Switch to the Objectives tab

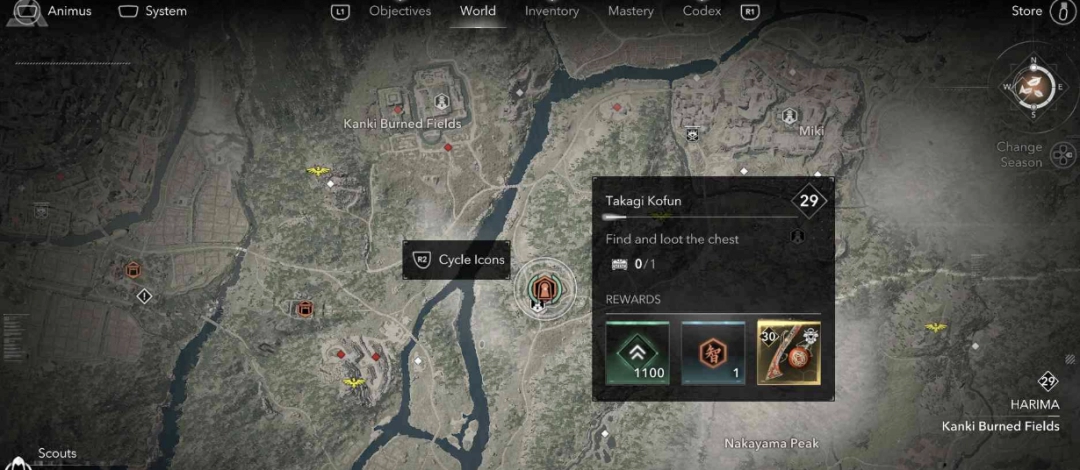click(399, 11)
